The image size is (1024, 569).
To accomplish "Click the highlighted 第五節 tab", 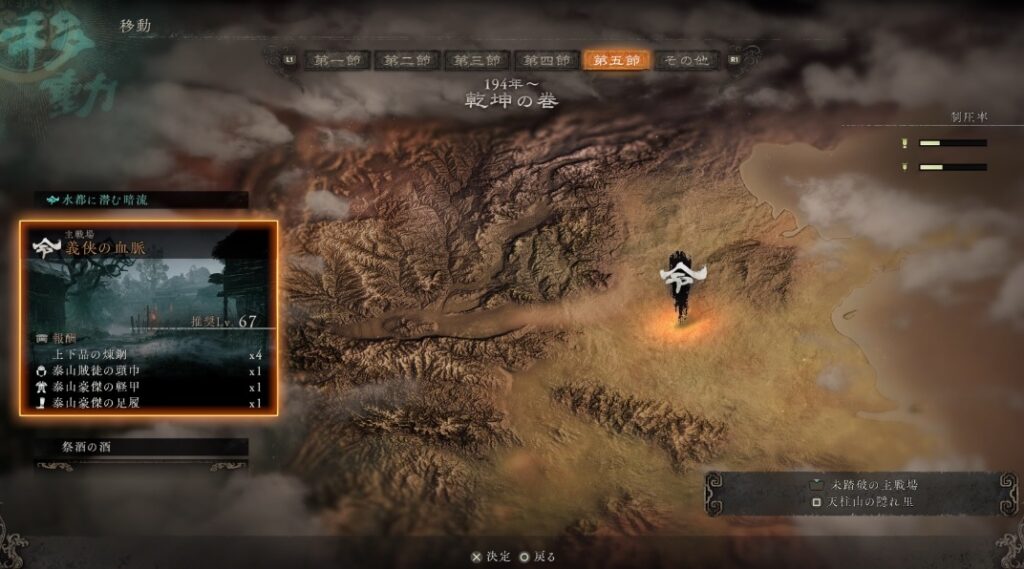I will [617, 60].
